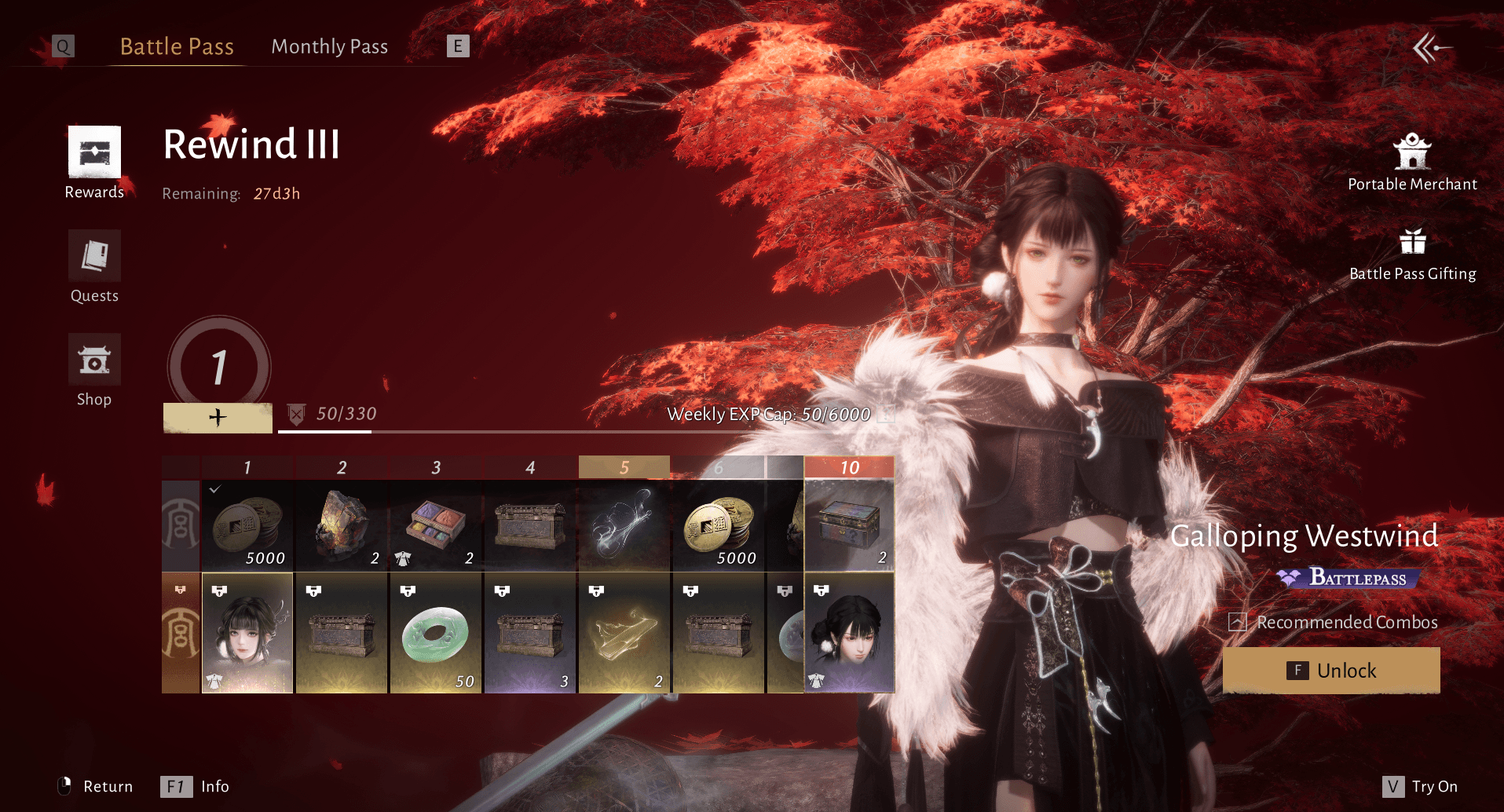Select the level 3 dye box reward
The image size is (1504, 812).
[436, 525]
